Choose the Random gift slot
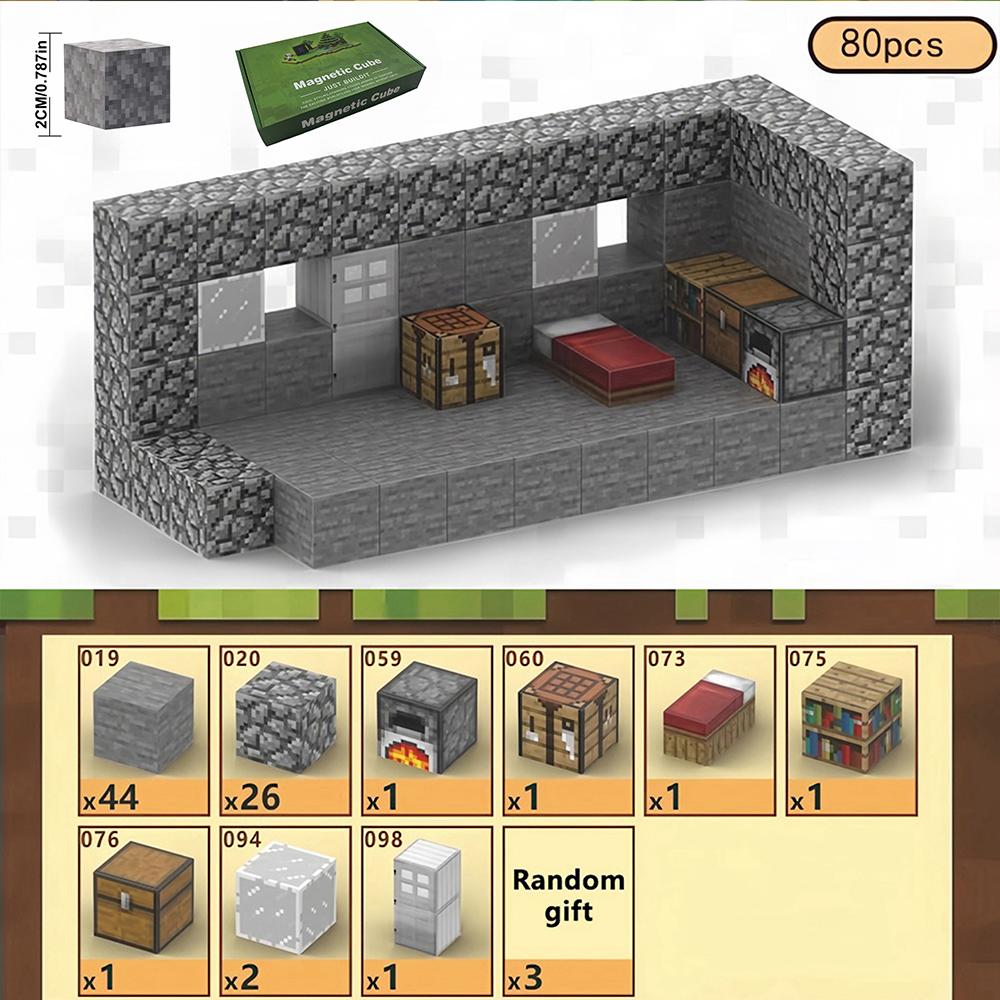1000x1000 pixels. 568,909
